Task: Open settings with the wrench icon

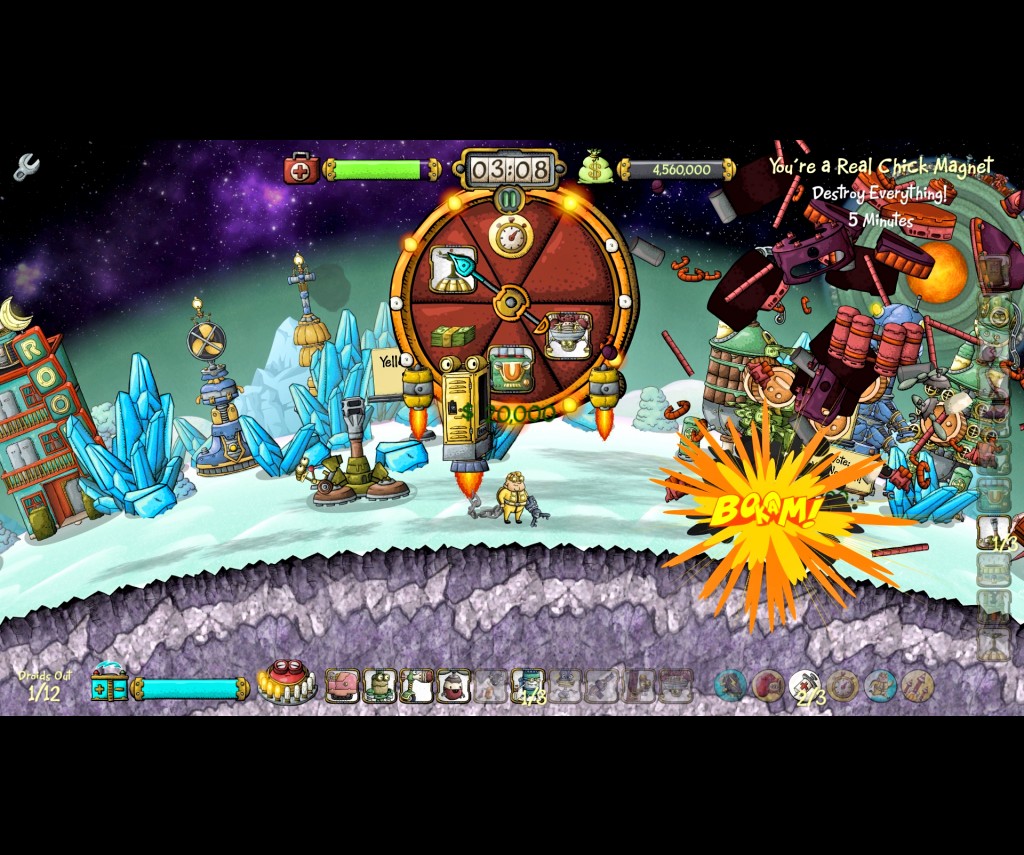Action: coord(26,166)
